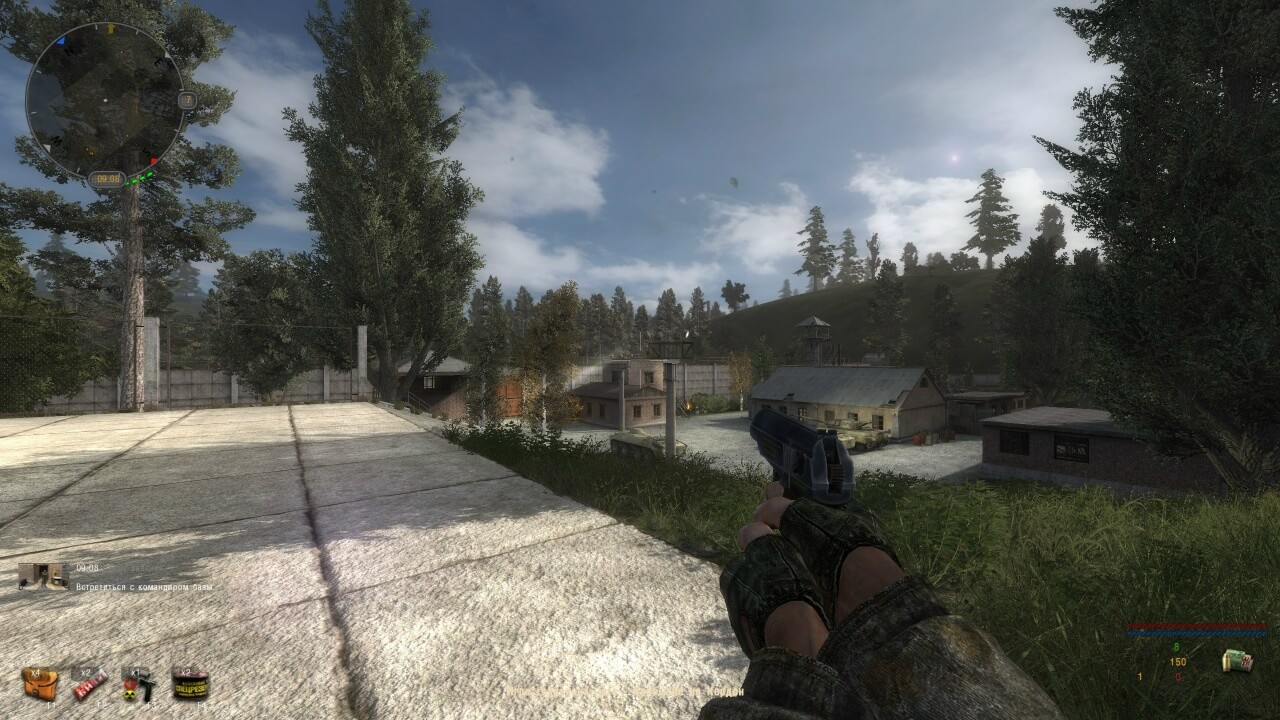Click the circular minimap

coord(105,100)
